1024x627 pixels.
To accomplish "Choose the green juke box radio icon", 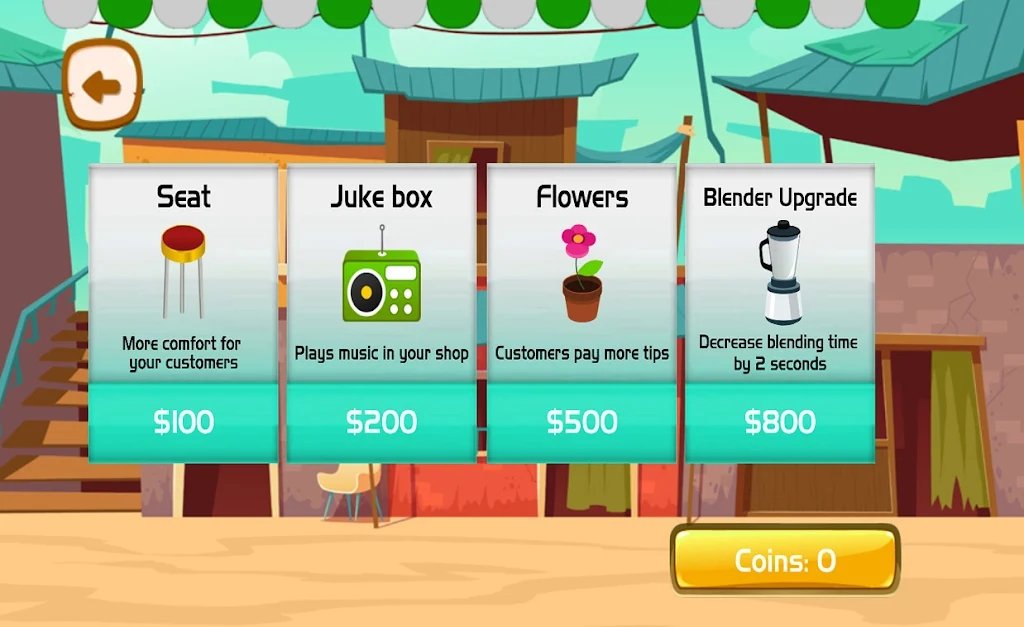I will pos(382,281).
